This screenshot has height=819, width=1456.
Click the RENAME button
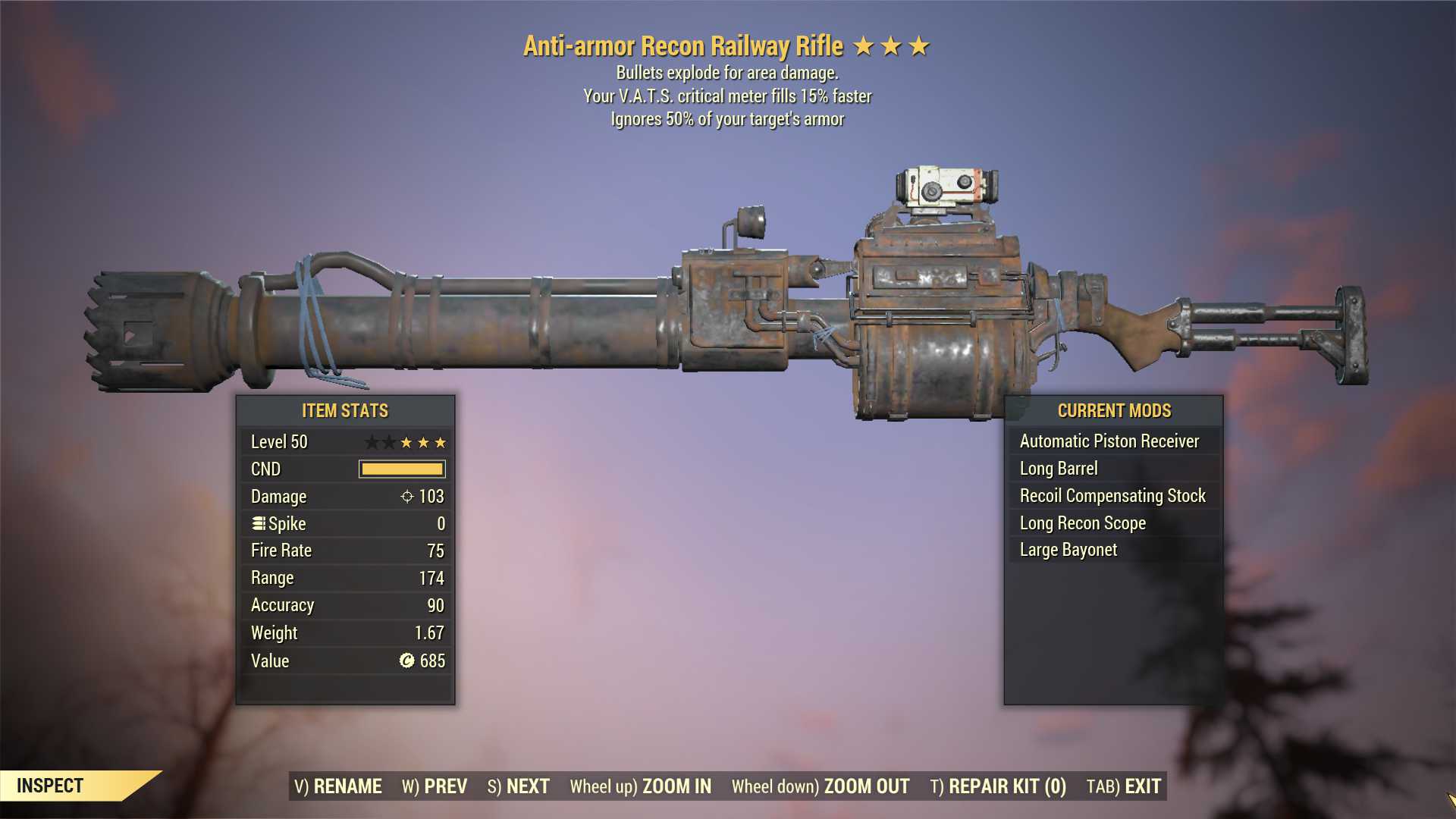pos(338,786)
